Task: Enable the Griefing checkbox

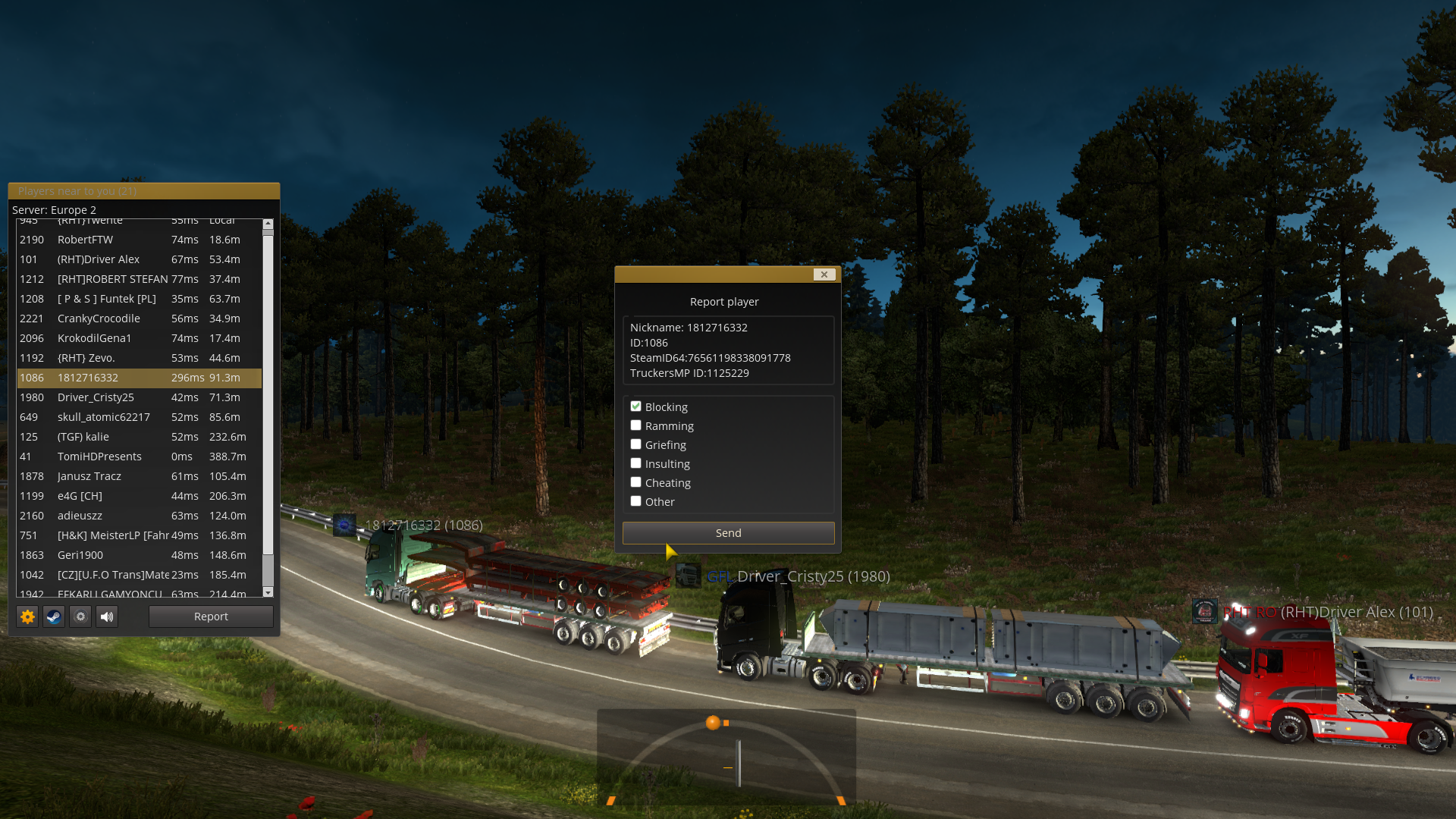Action: pyautogui.click(x=636, y=444)
